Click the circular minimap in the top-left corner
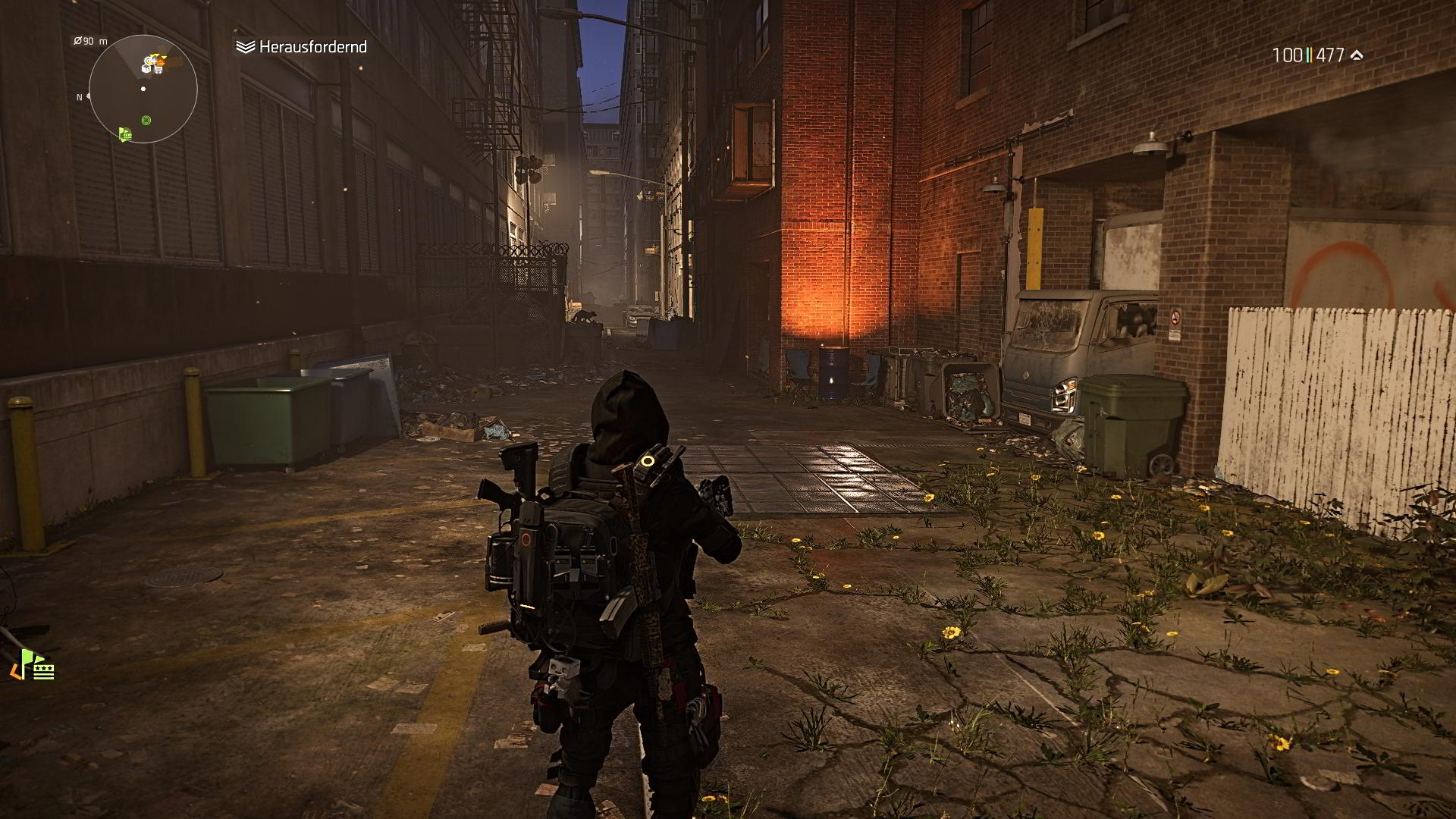The height and width of the screenshot is (819, 1456). pyautogui.click(x=144, y=89)
